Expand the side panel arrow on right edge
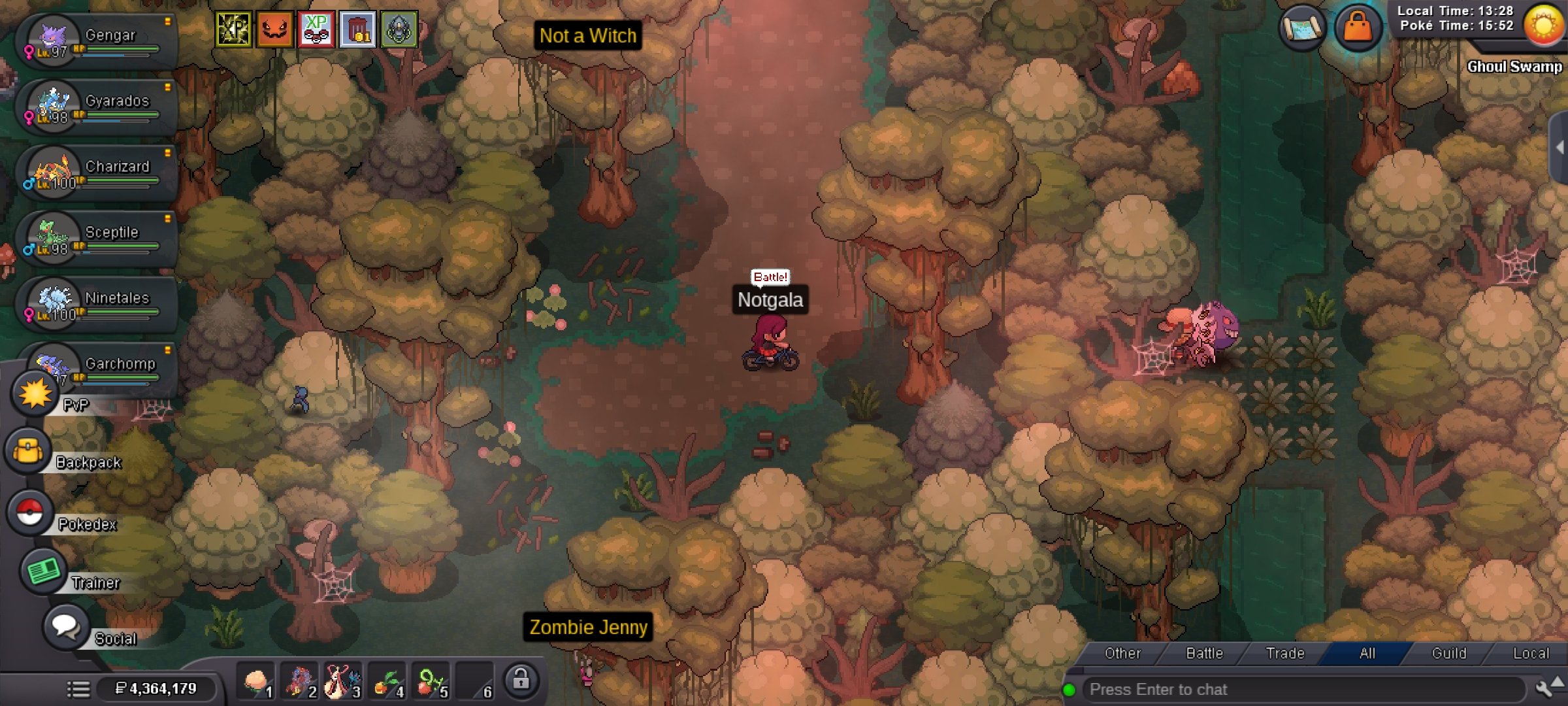Viewport: 1568px width, 706px height. point(1560,148)
